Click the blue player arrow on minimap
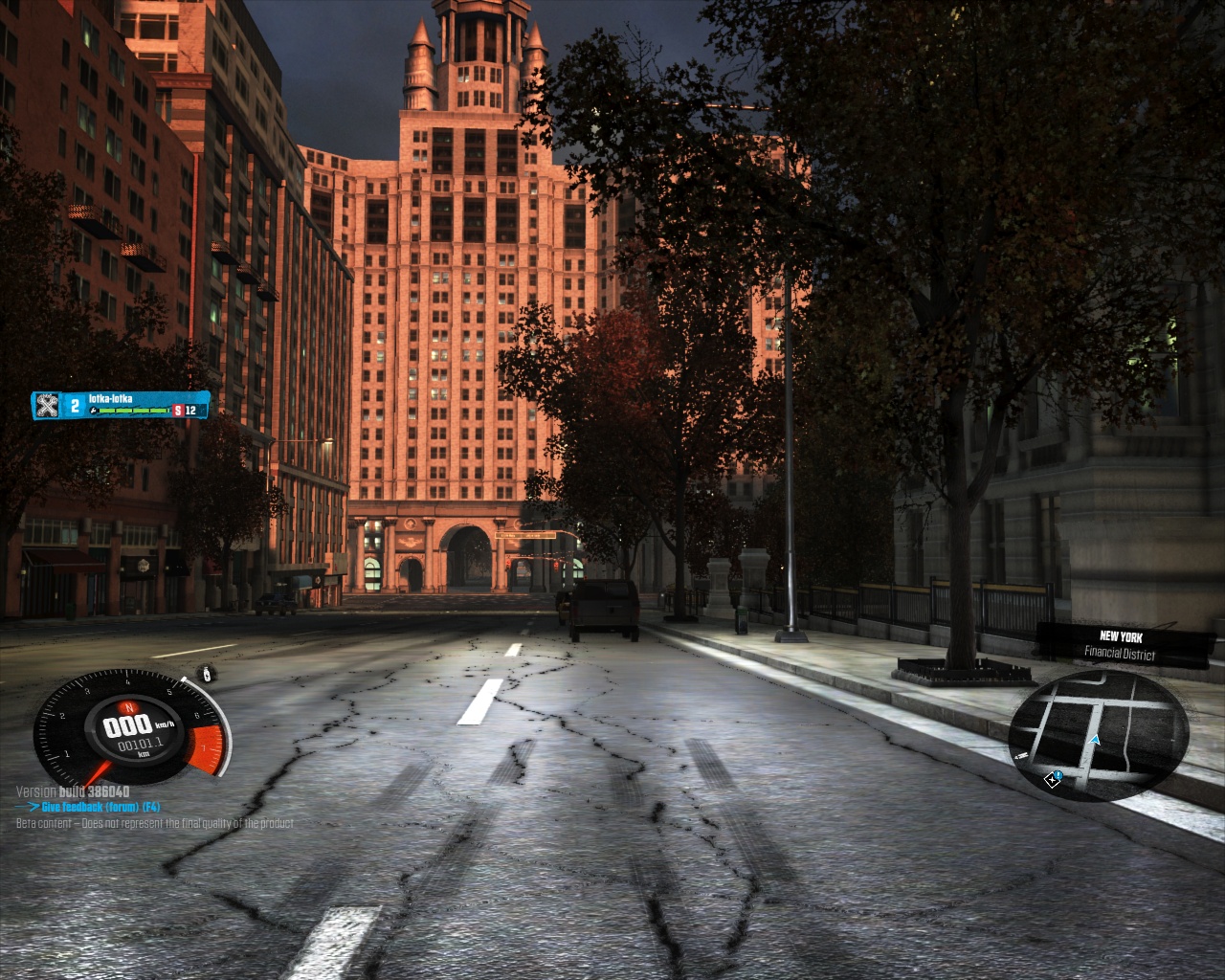 (x=1095, y=740)
